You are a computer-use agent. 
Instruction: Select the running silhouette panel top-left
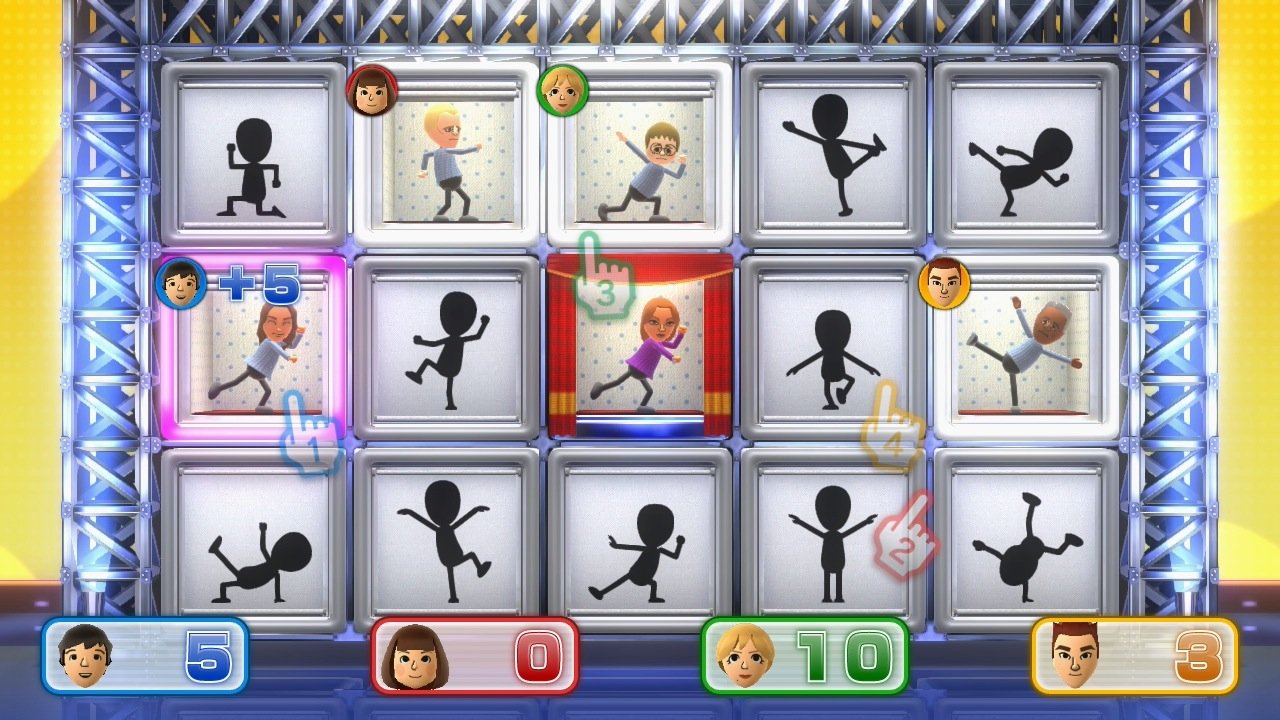pyautogui.click(x=253, y=150)
